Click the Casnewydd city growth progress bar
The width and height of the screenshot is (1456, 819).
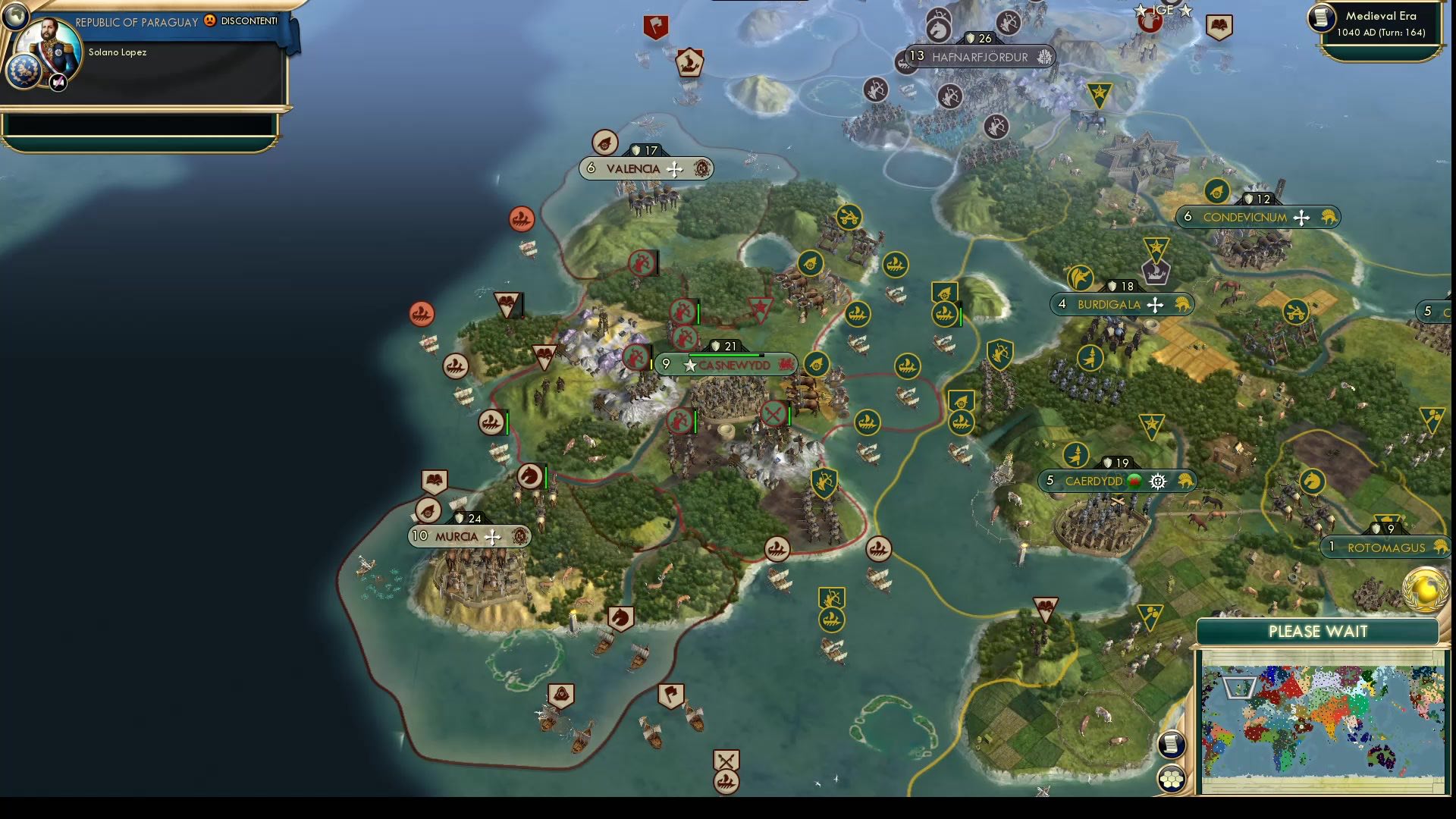coord(728,353)
